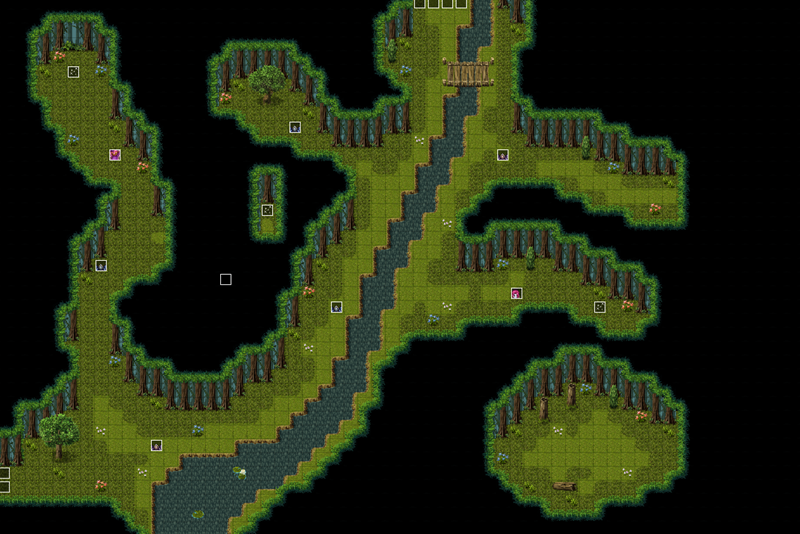Choose the pink event marker on the eastern forest branch
This screenshot has height=534, width=800.
pos(516,293)
